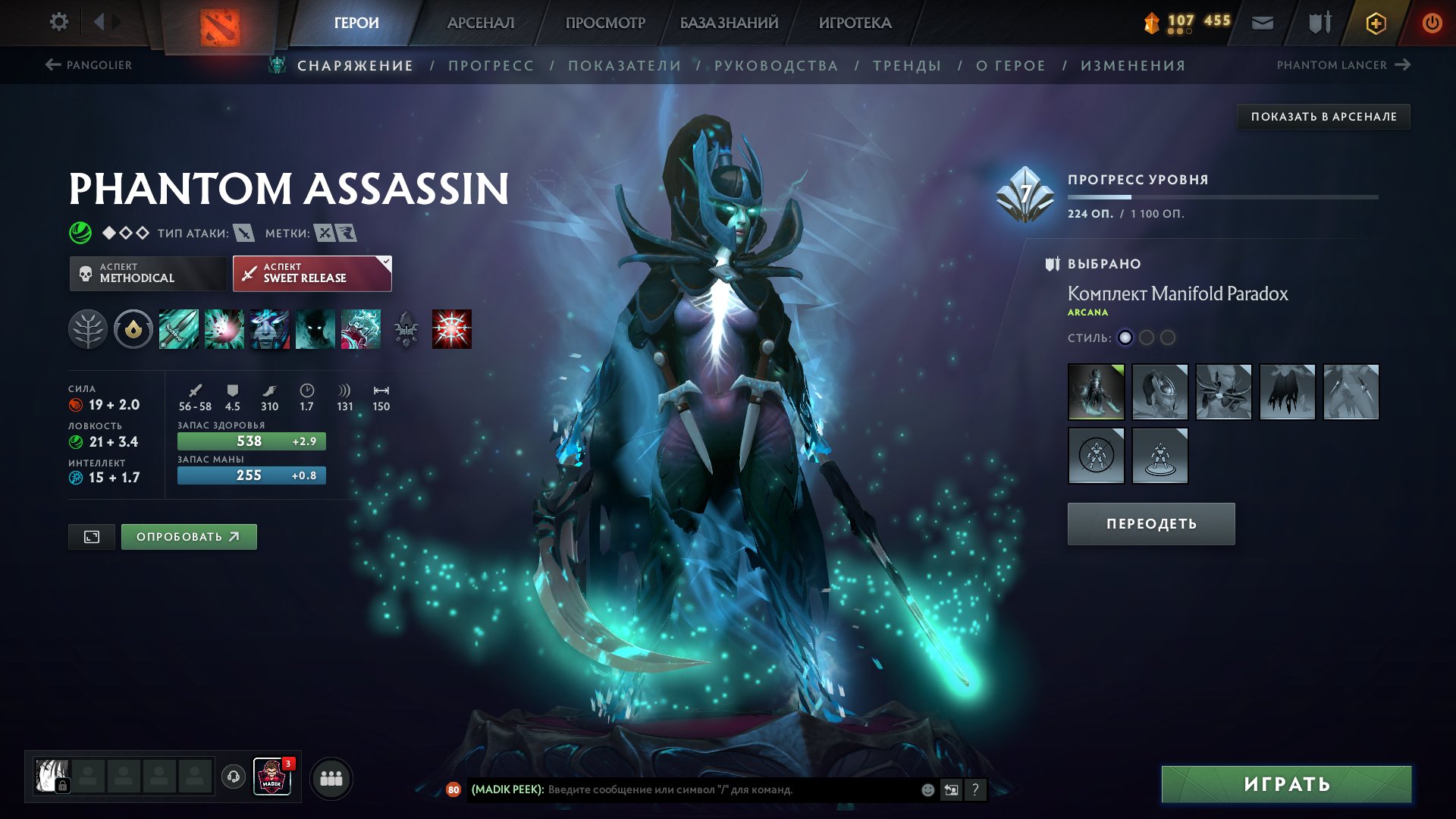Select the Methodical aspect
The image size is (1456, 819).
pyautogui.click(x=148, y=273)
